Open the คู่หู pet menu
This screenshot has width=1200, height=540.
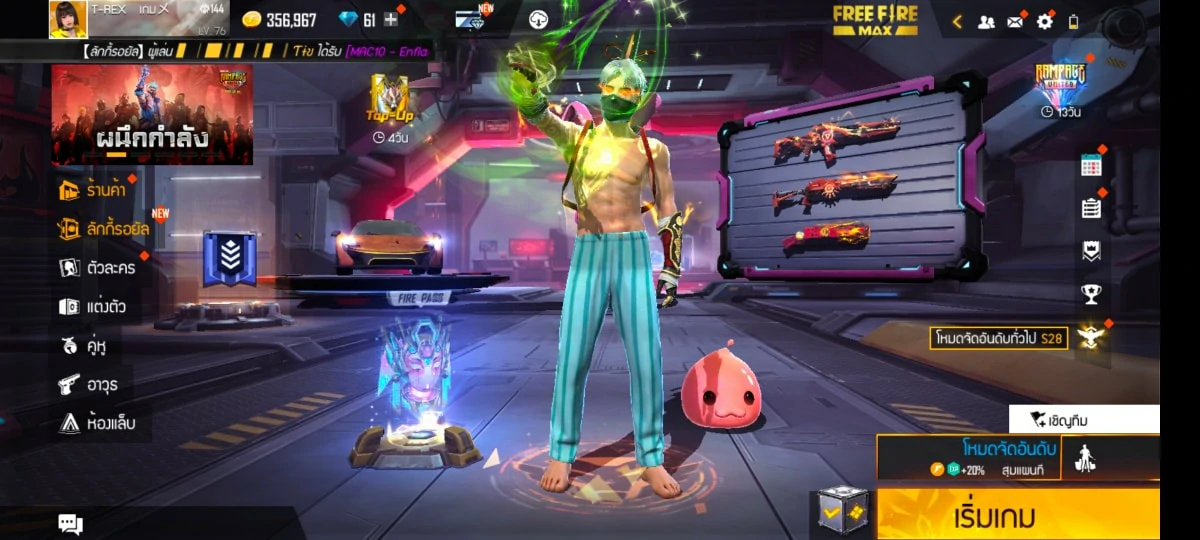pos(83,346)
